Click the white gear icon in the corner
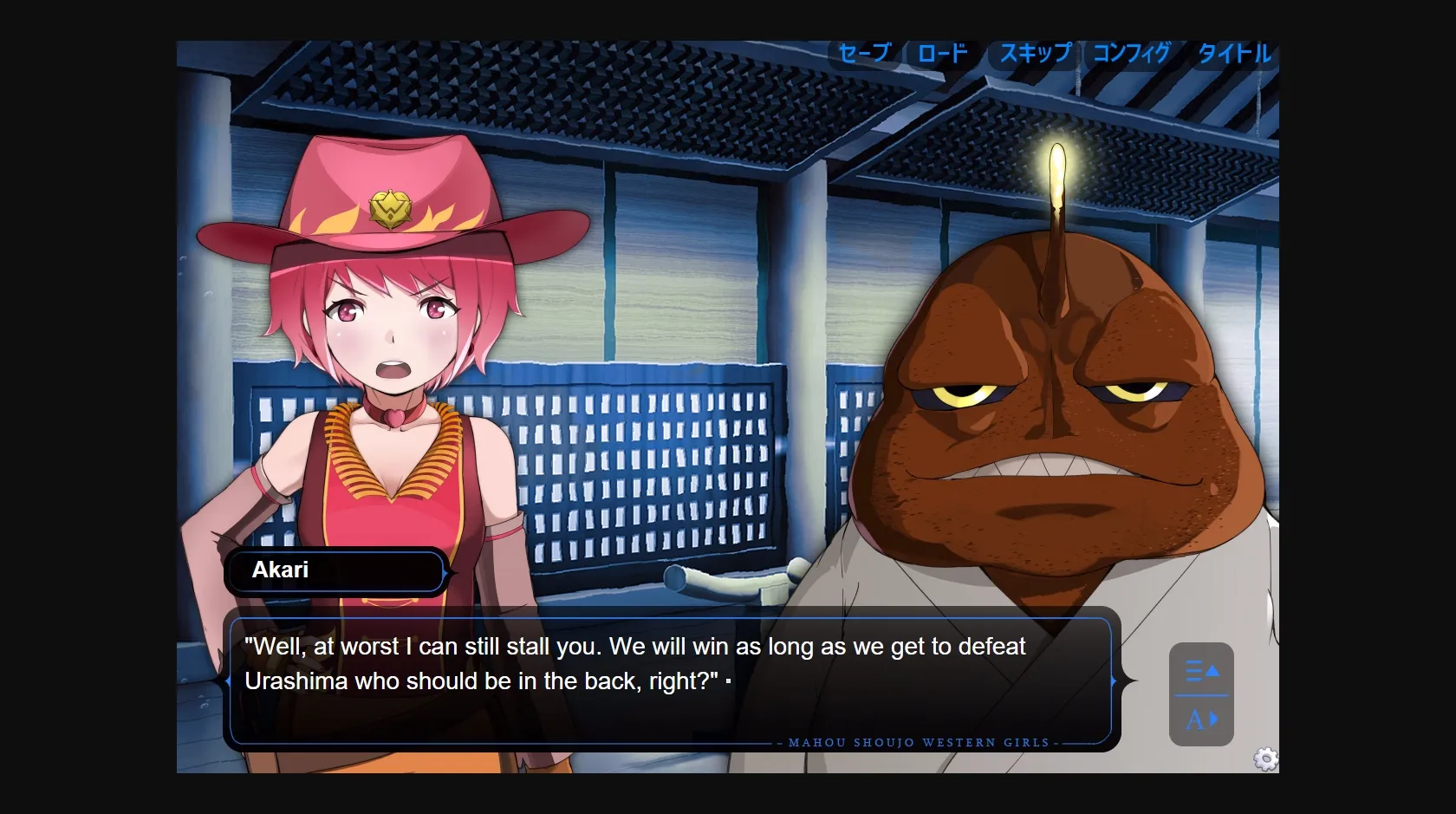Screen dimensions: 1456x814 1265,759
